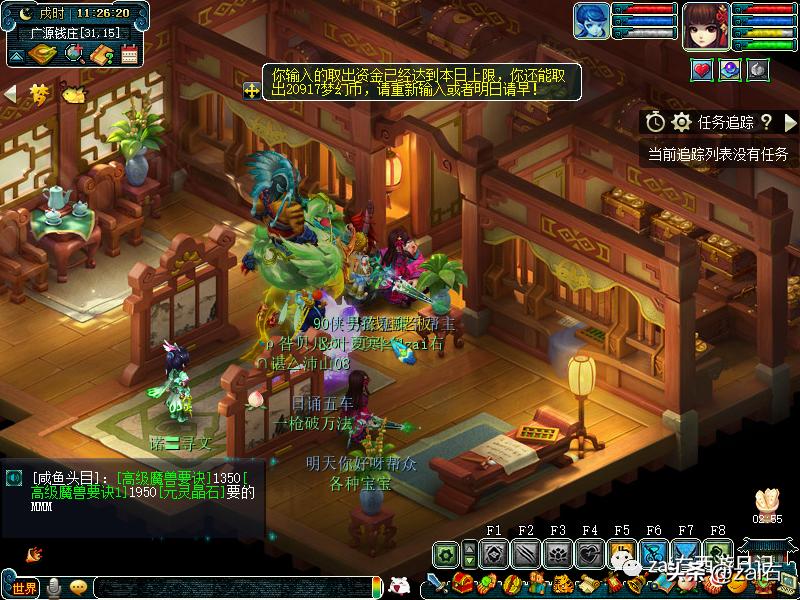
Task: Trigger the F4 heart skill
Action: 589,553
